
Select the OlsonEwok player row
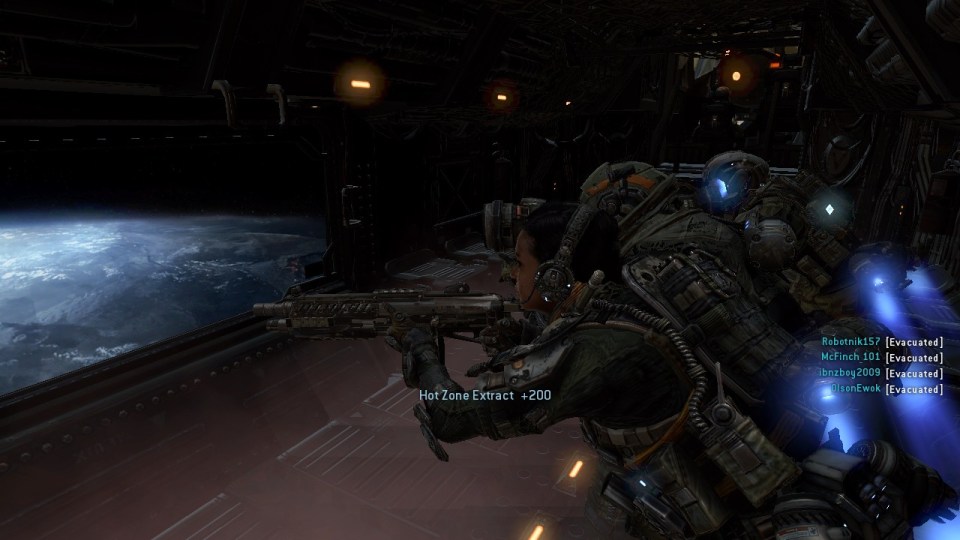[x=856, y=389]
